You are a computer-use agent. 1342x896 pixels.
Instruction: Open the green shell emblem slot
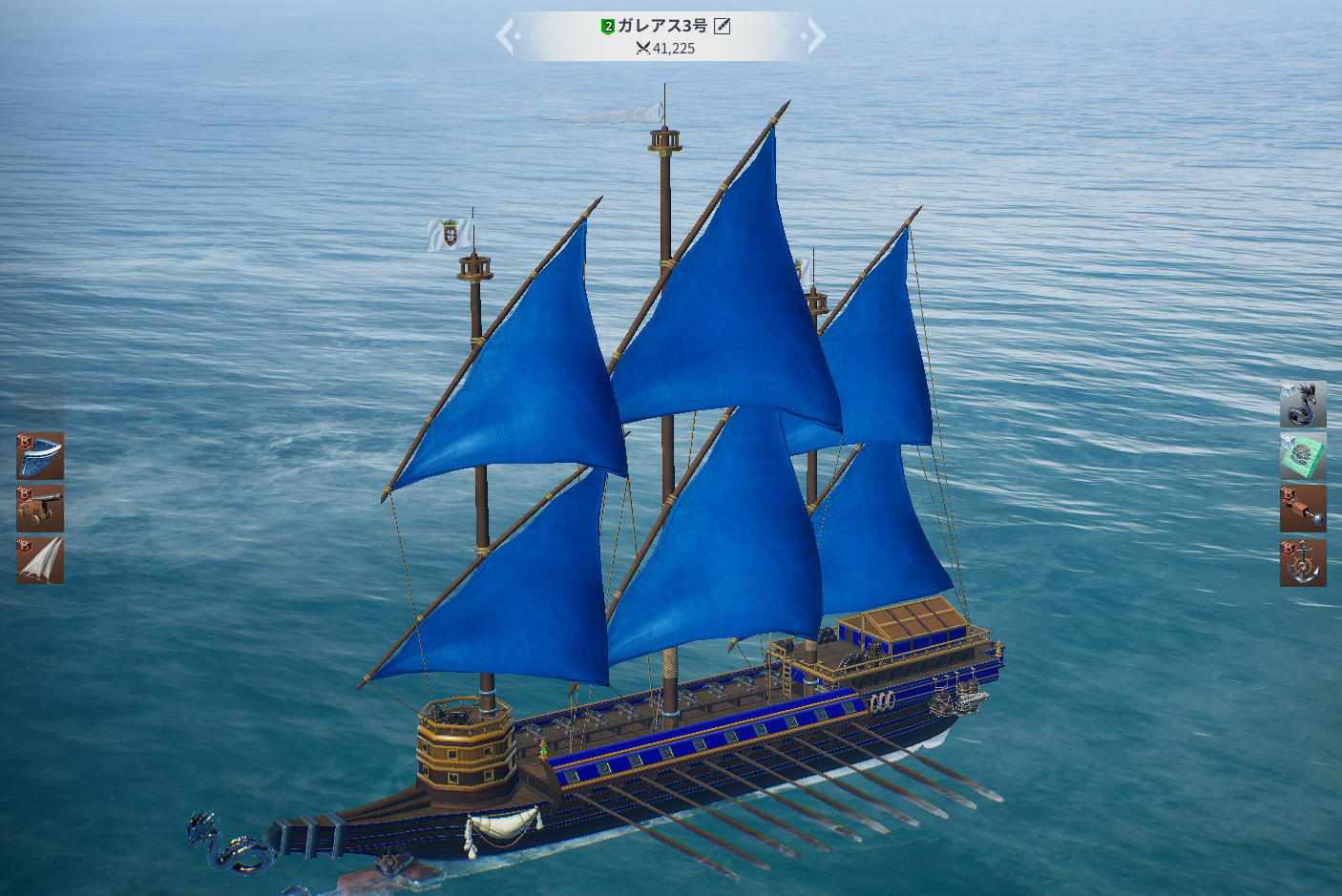pyautogui.click(x=1302, y=456)
